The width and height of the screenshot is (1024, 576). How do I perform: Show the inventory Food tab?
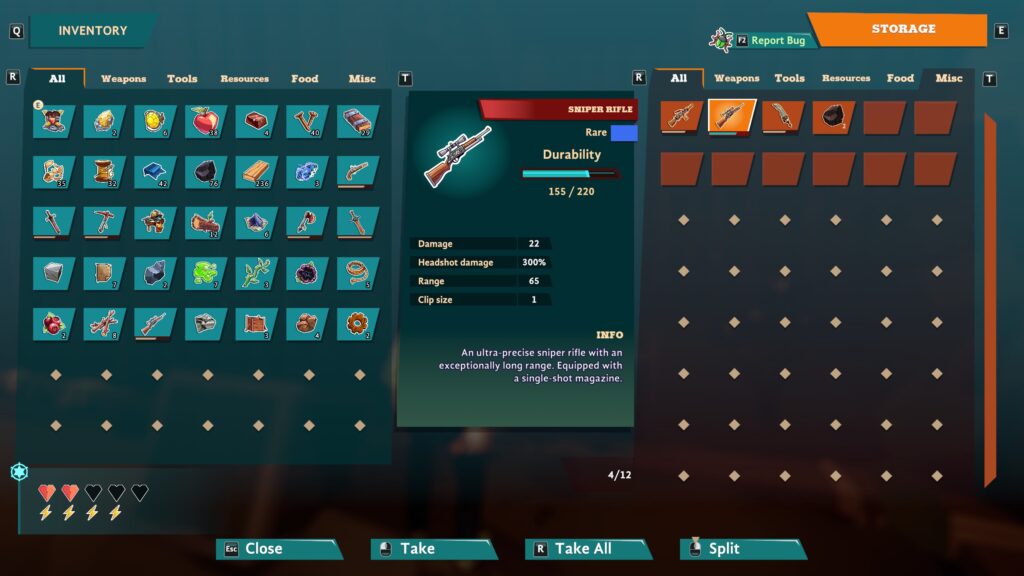click(304, 78)
